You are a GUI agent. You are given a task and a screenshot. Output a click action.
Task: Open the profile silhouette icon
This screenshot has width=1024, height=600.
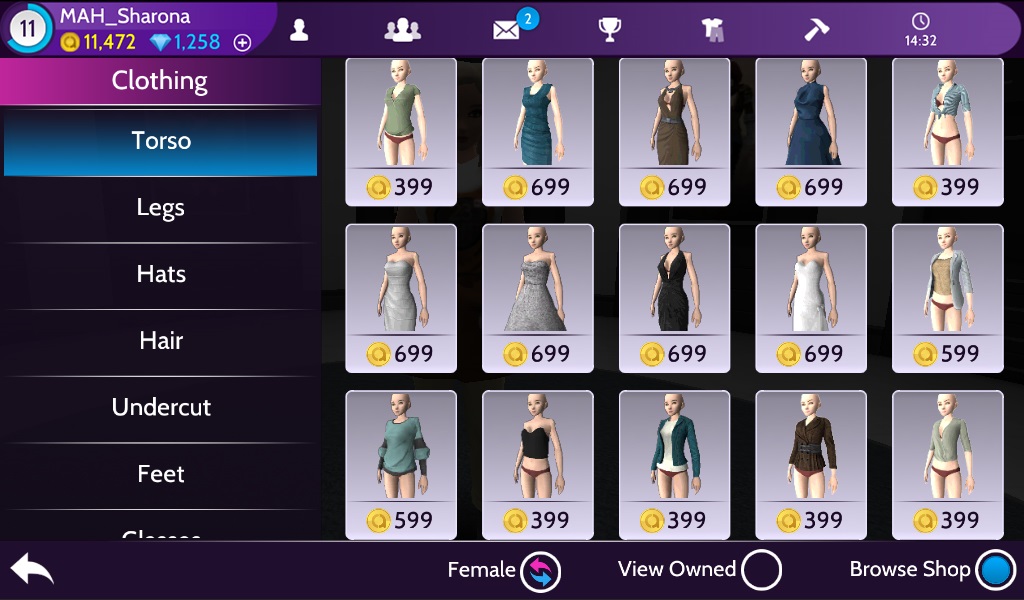[298, 29]
